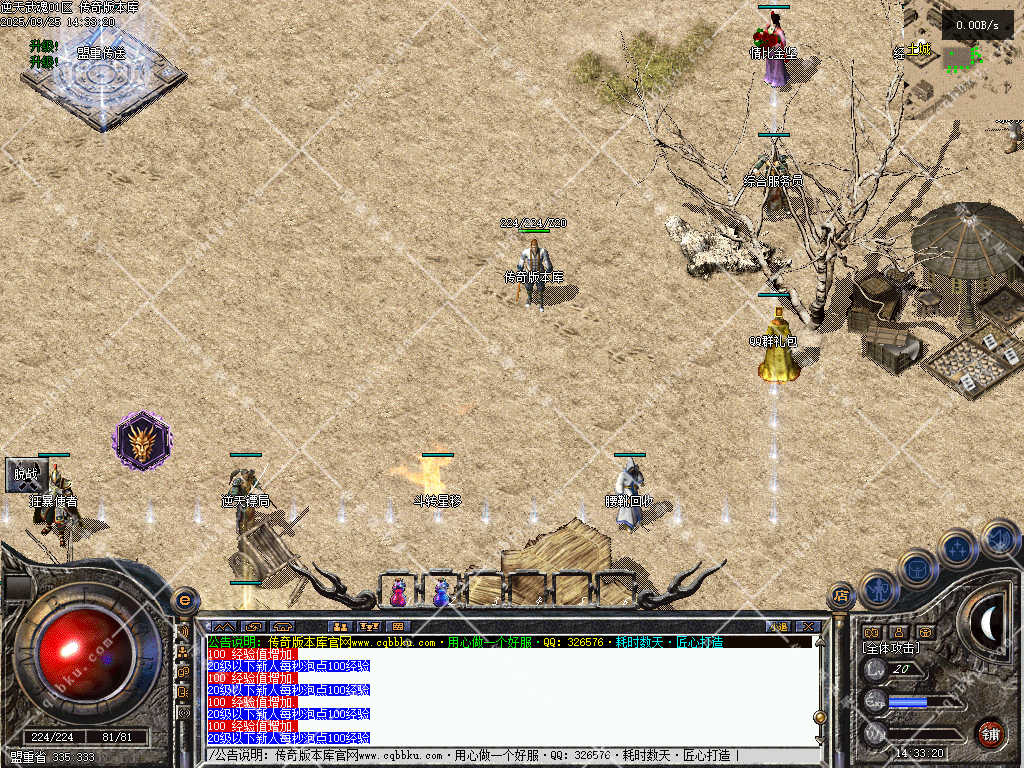Close the game with the X button

[x=809, y=627]
